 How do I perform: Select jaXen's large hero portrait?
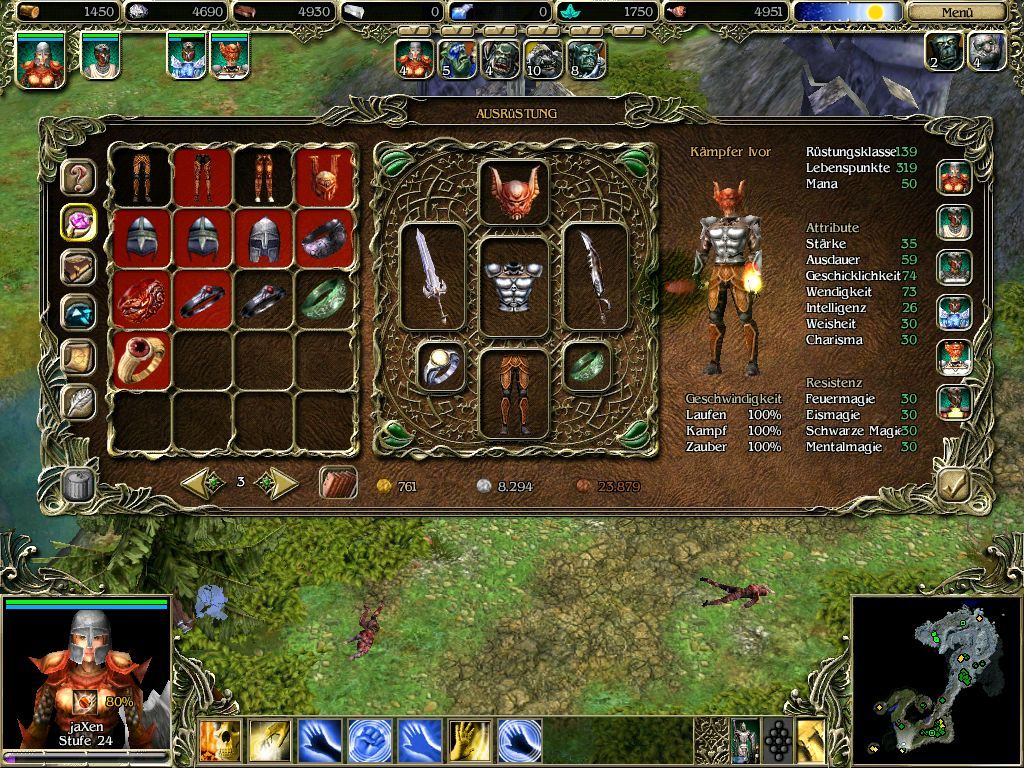pyautogui.click(x=86, y=670)
